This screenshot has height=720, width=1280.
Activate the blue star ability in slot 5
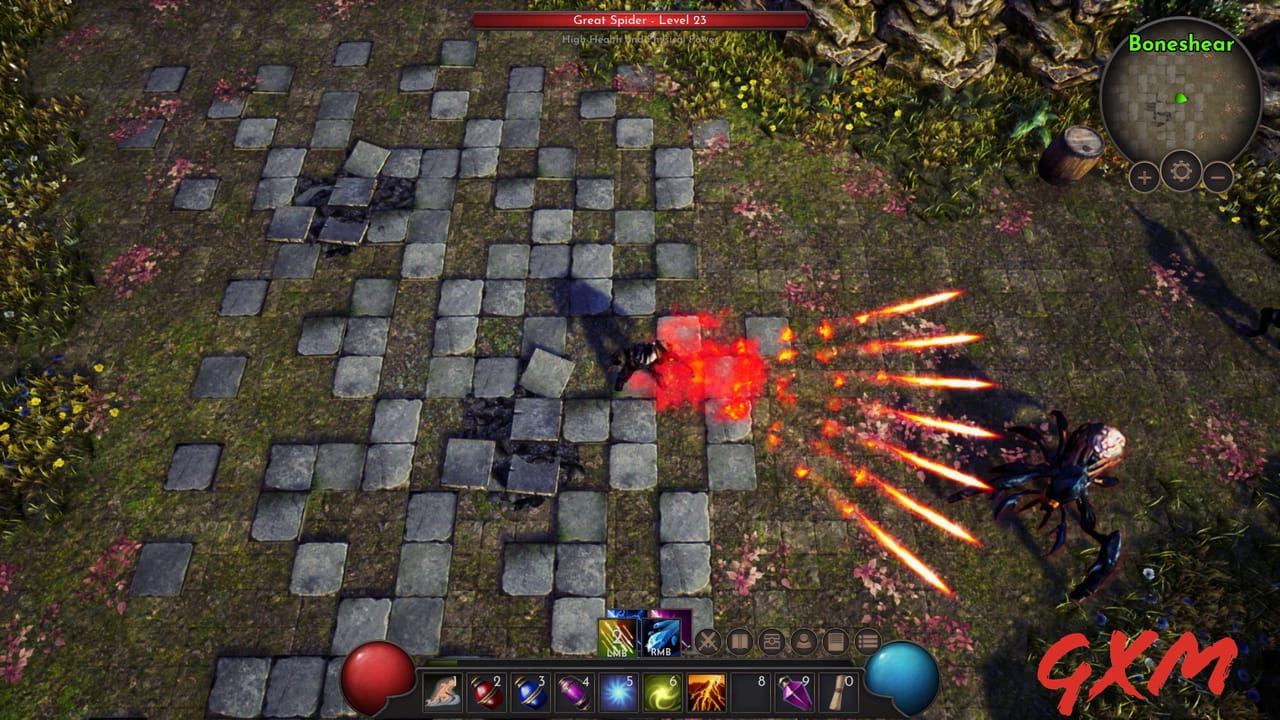click(x=618, y=690)
